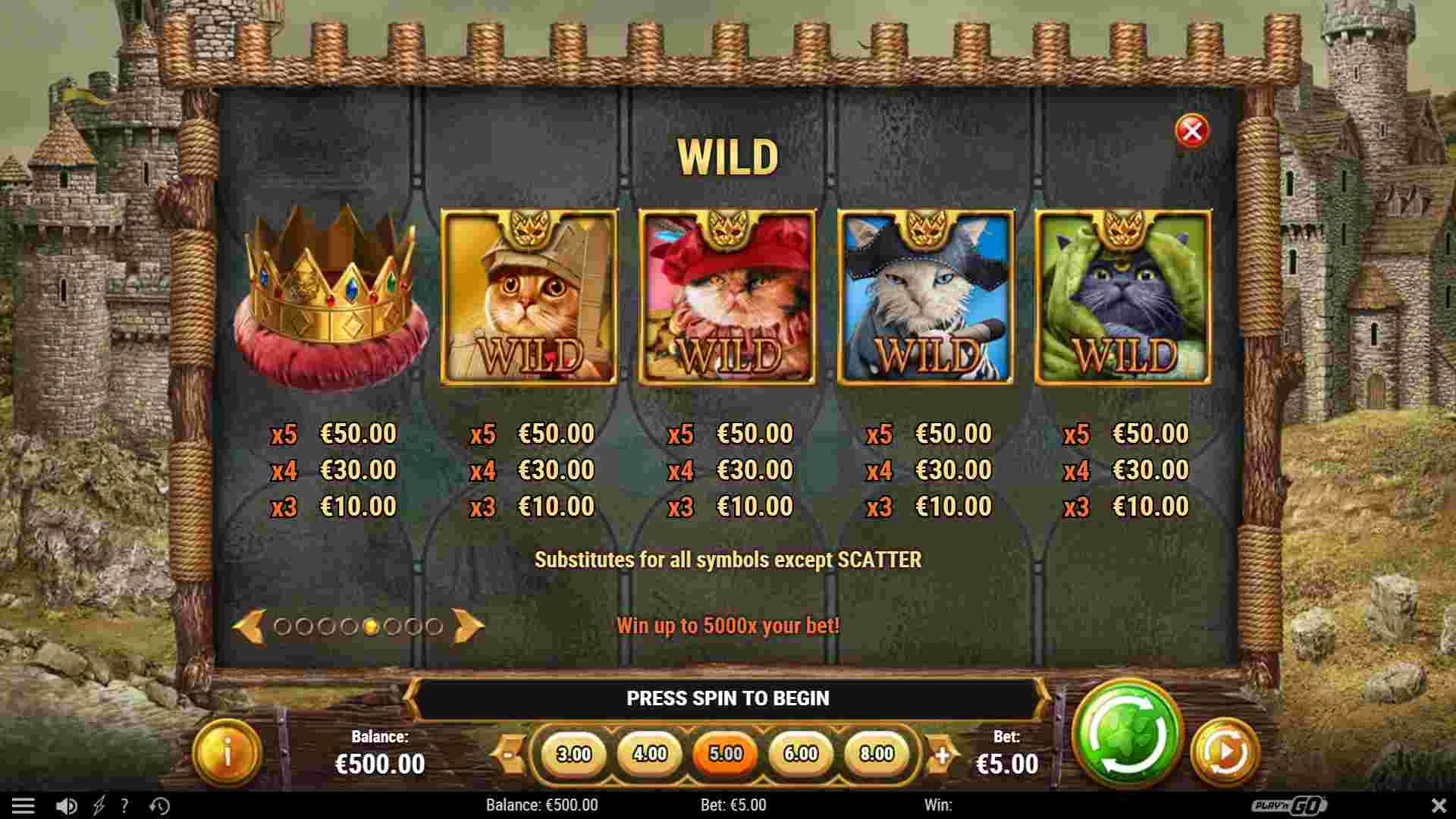Go to next paytable page arrow
Screen dimensions: 1456x819
pos(469,626)
